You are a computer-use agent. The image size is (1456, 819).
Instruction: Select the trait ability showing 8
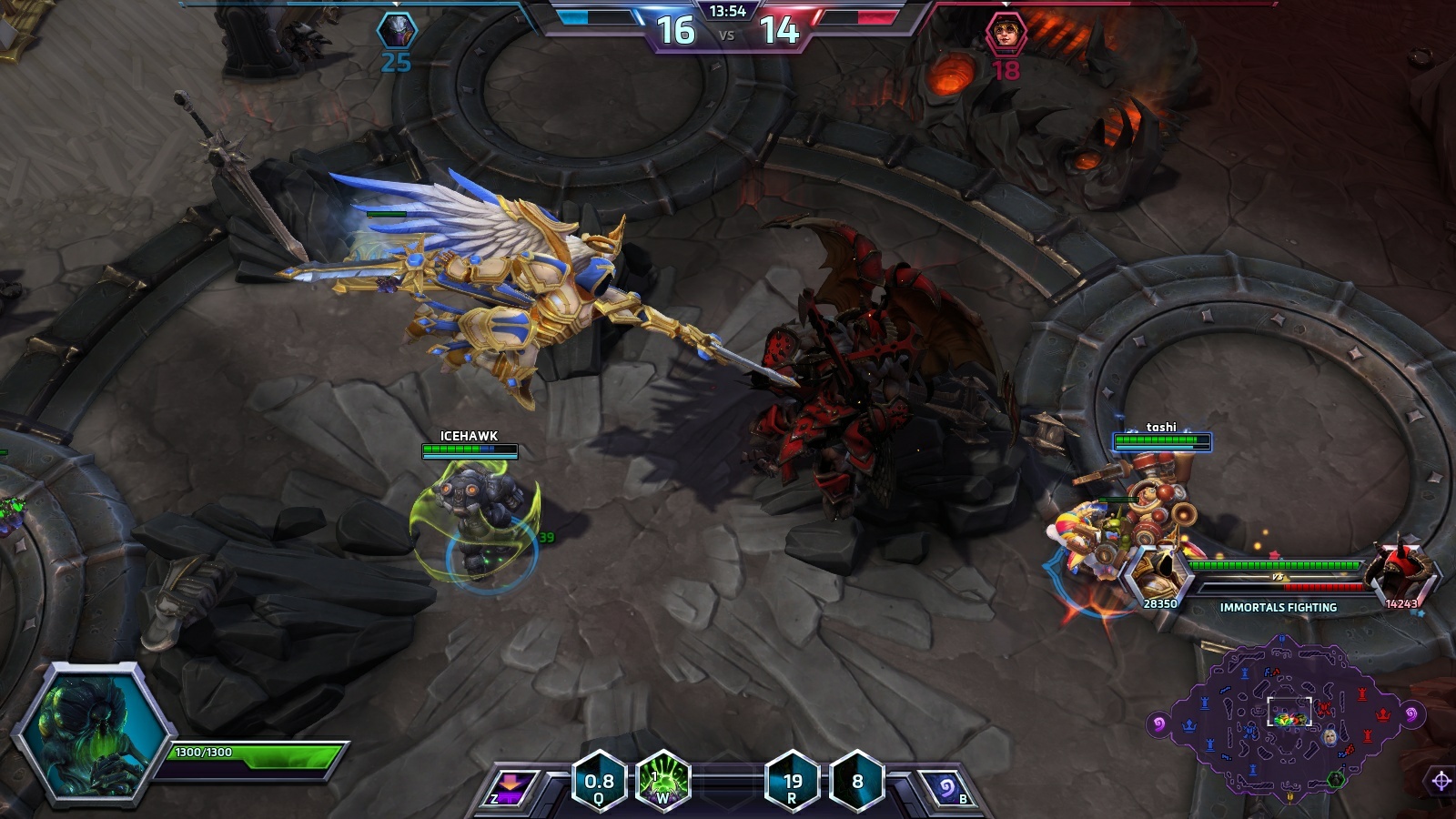[857, 781]
